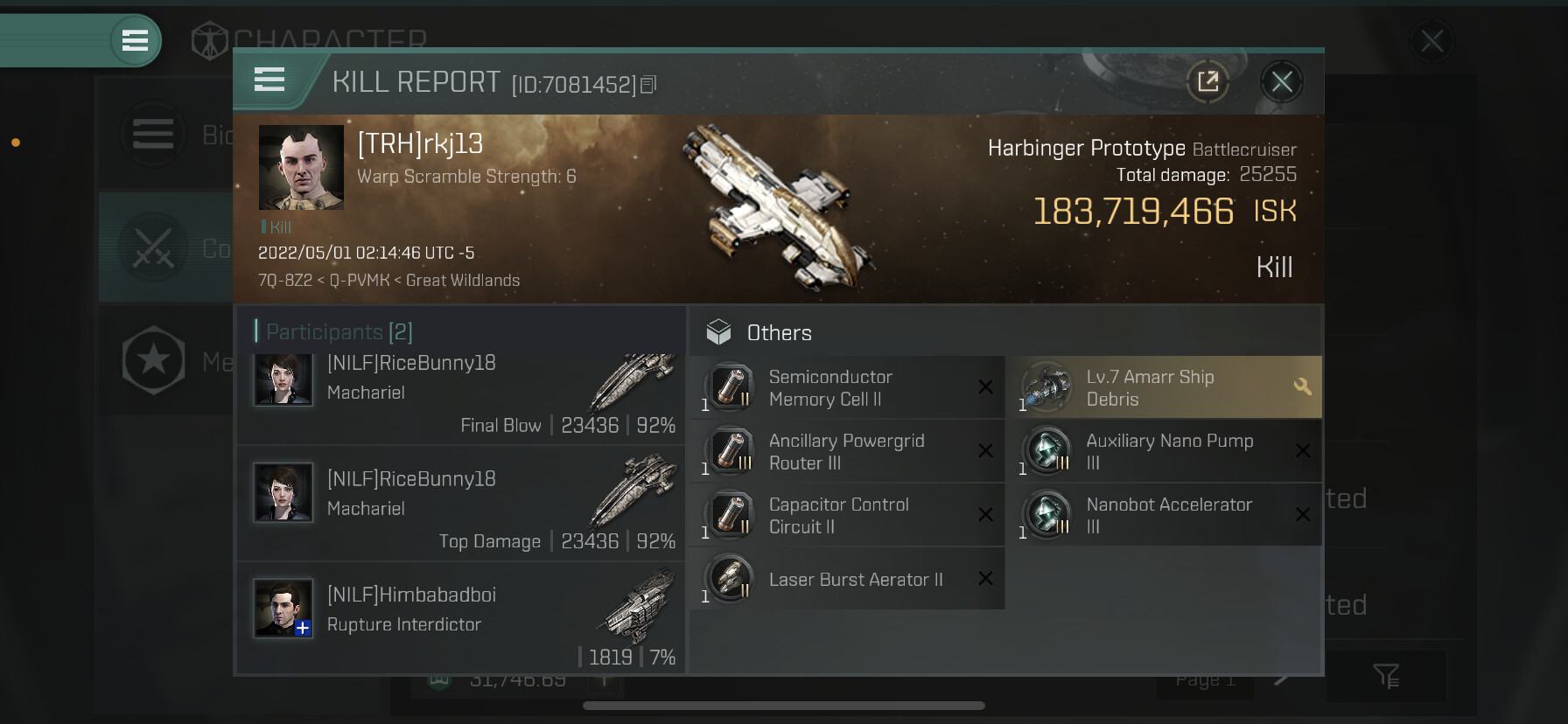Select Laser Burst Aerator II item

pos(847,579)
